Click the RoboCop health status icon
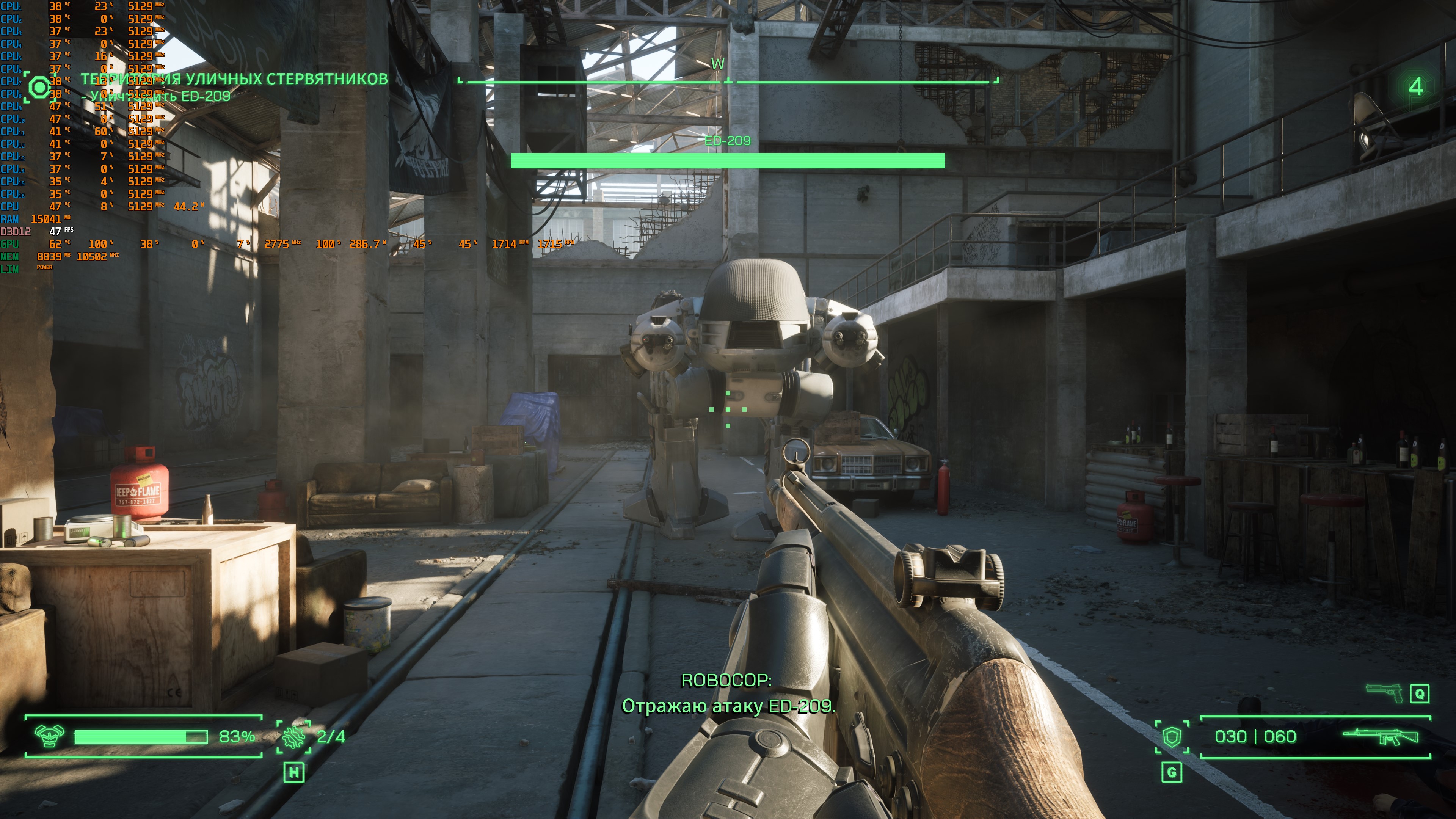1456x819 pixels. point(49,736)
